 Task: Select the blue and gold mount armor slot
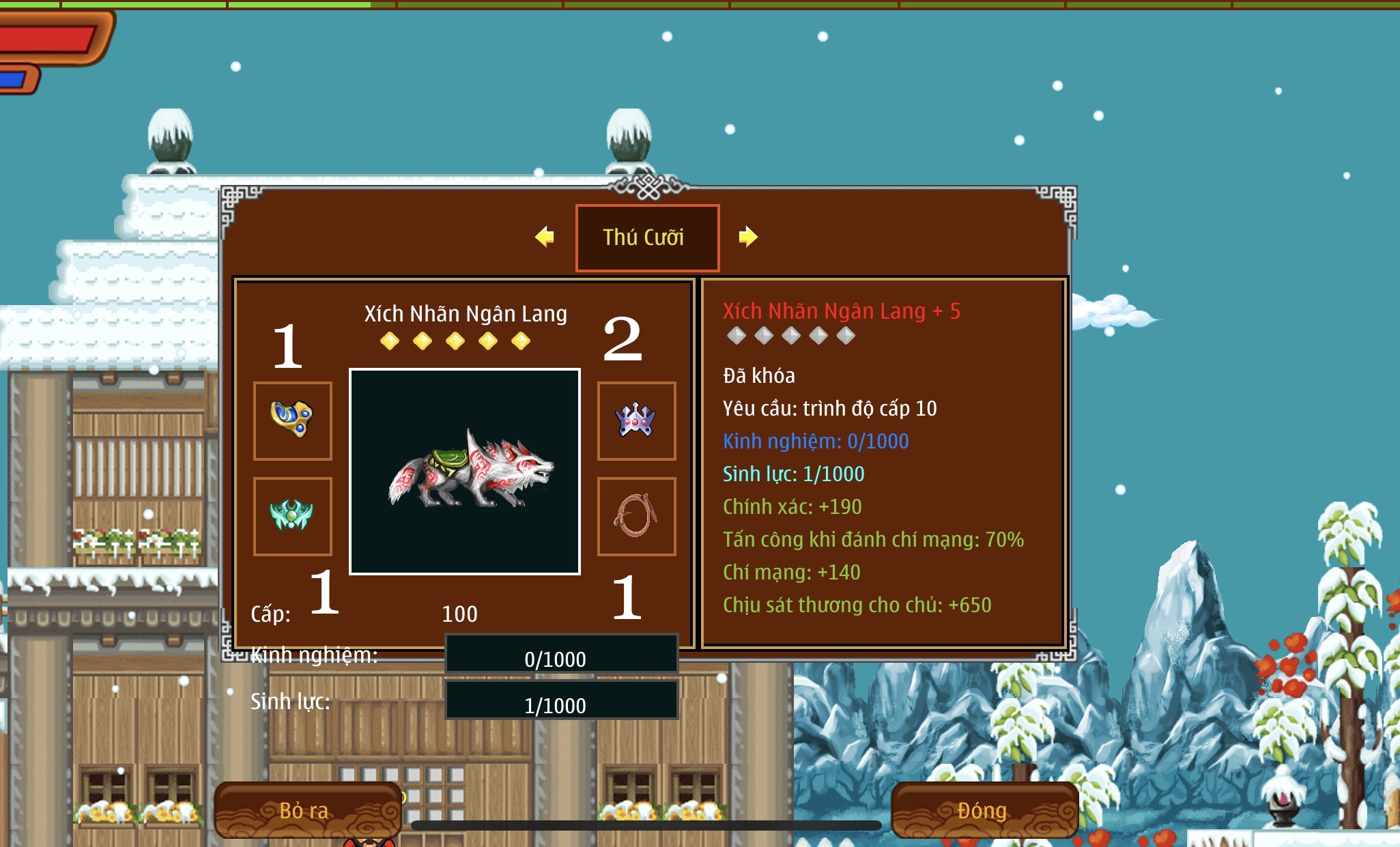(293, 420)
